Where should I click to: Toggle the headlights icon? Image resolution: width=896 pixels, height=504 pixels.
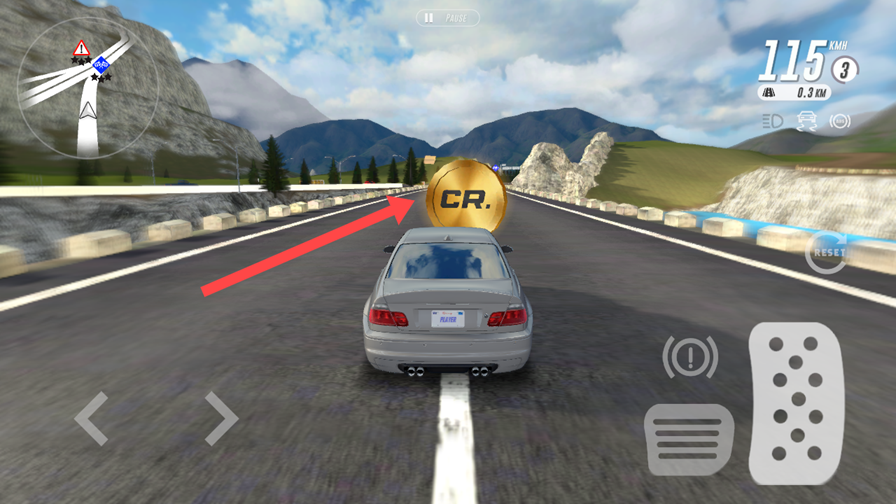772,121
